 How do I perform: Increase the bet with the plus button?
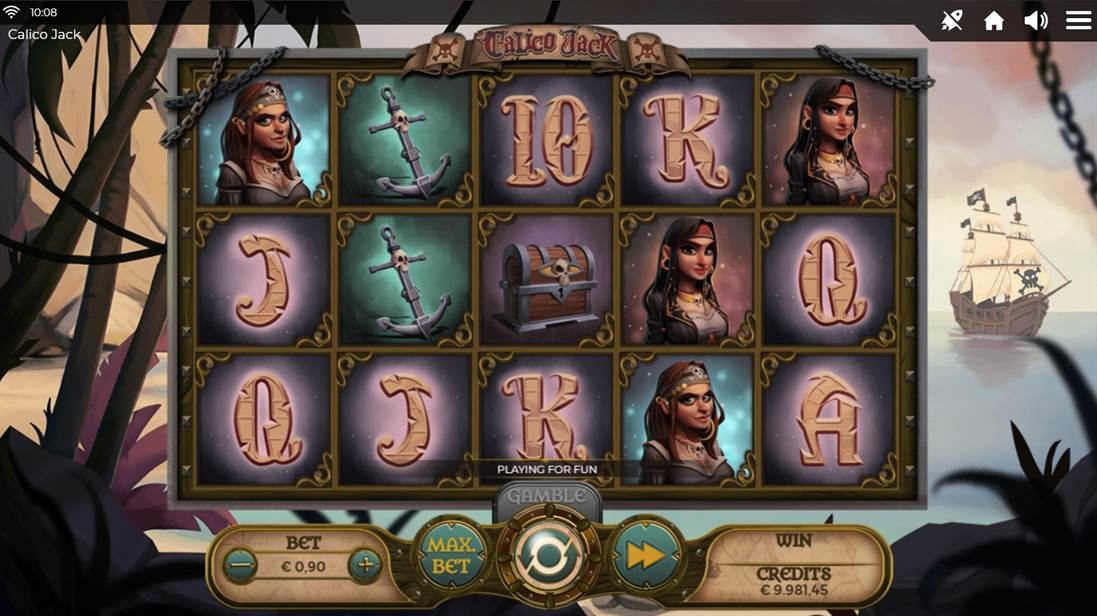pos(365,566)
